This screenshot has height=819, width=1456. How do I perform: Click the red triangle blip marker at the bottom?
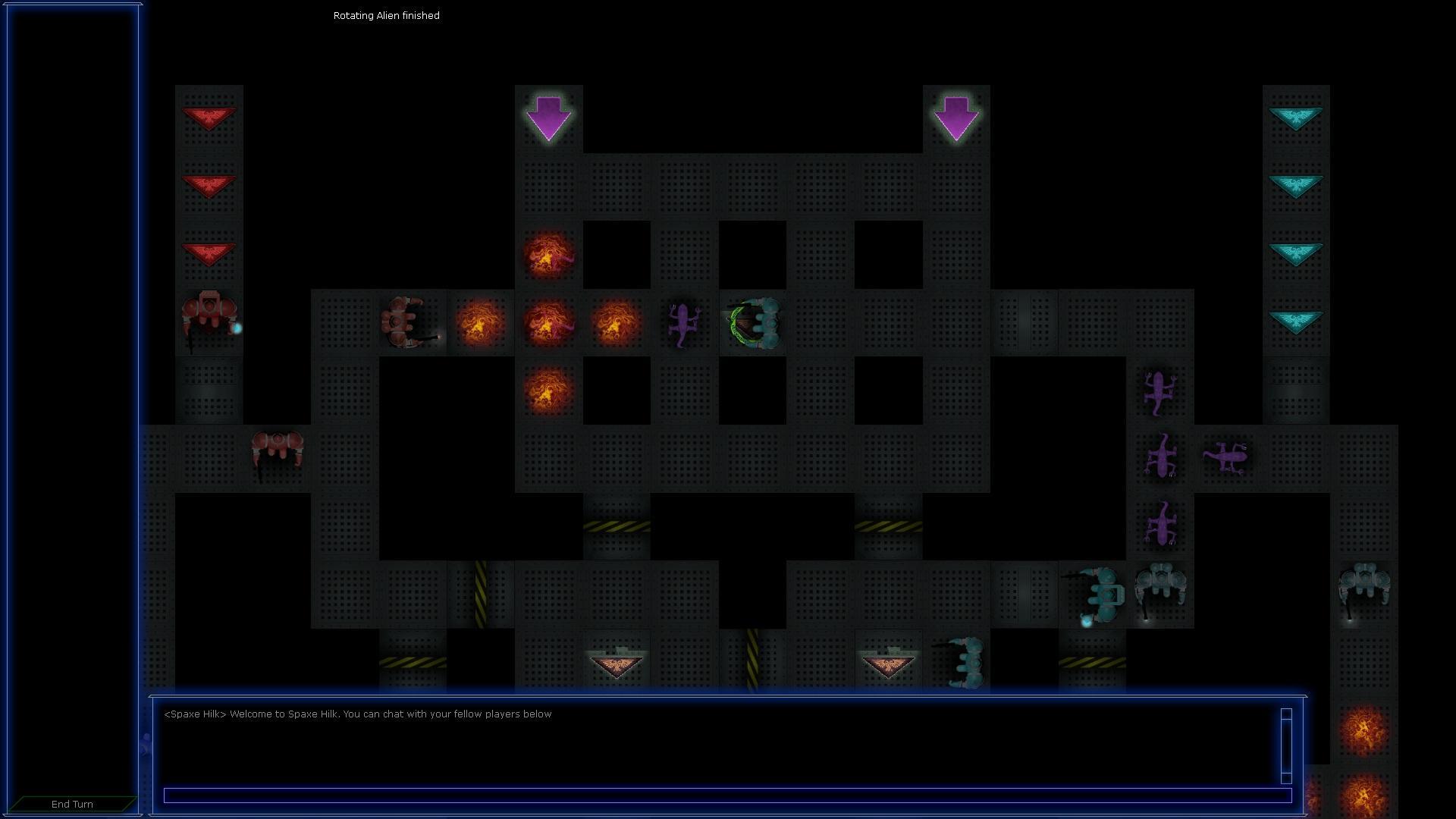click(616, 661)
